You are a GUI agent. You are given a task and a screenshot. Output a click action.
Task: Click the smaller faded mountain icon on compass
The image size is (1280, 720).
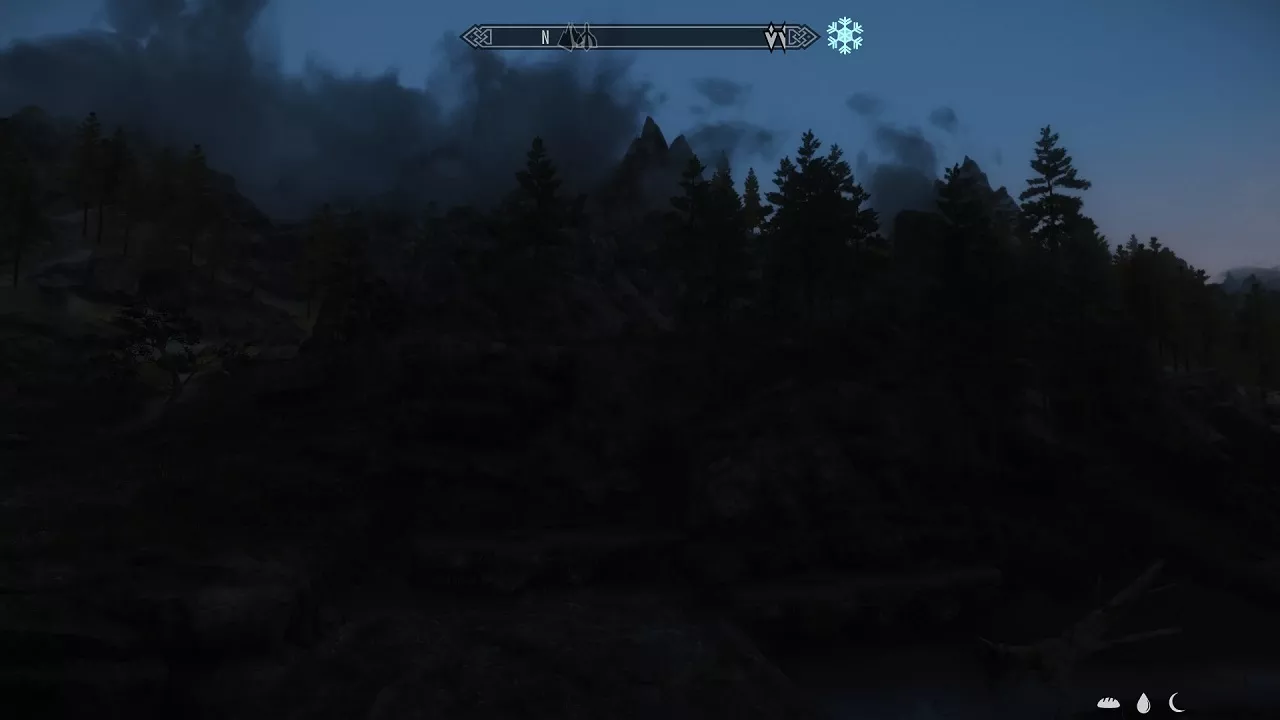click(588, 38)
